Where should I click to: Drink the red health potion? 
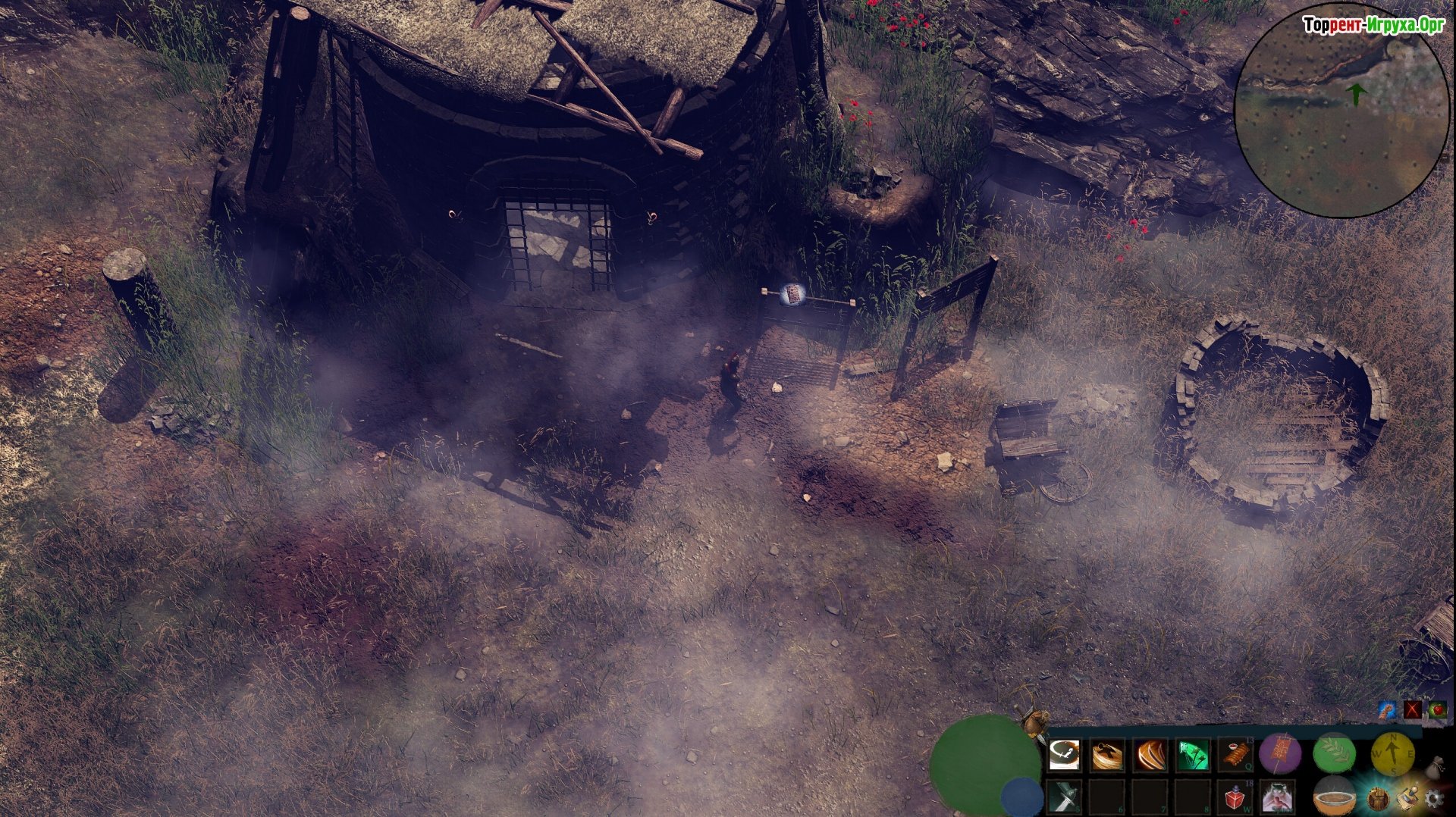point(1236,797)
